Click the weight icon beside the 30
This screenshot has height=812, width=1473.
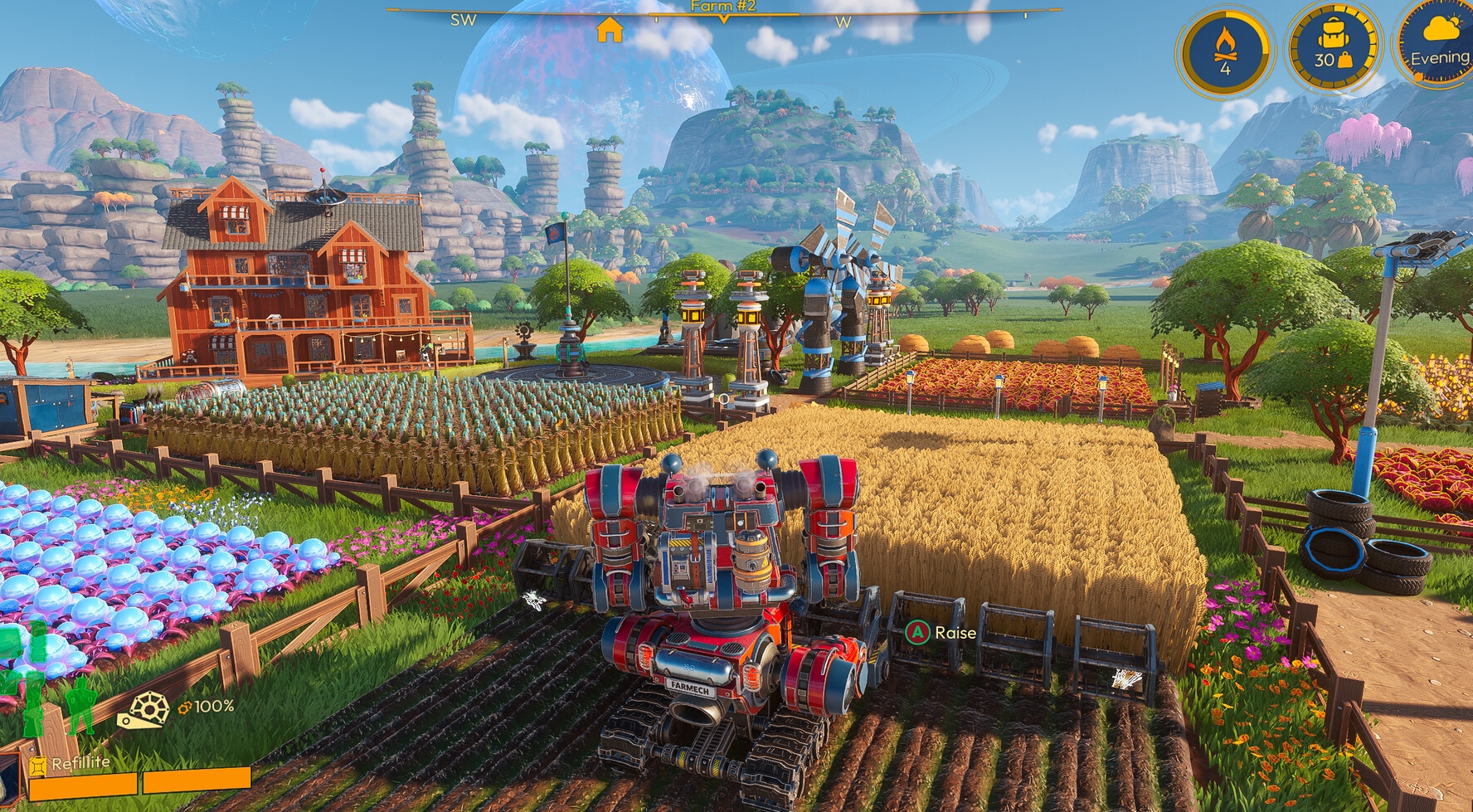pyautogui.click(x=1345, y=61)
